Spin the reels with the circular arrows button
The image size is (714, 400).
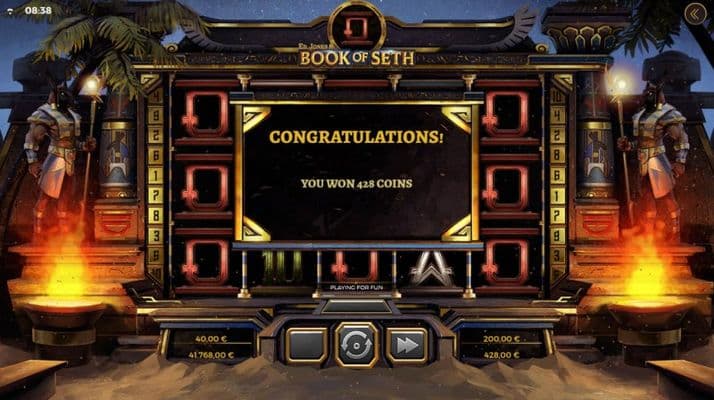click(356, 344)
